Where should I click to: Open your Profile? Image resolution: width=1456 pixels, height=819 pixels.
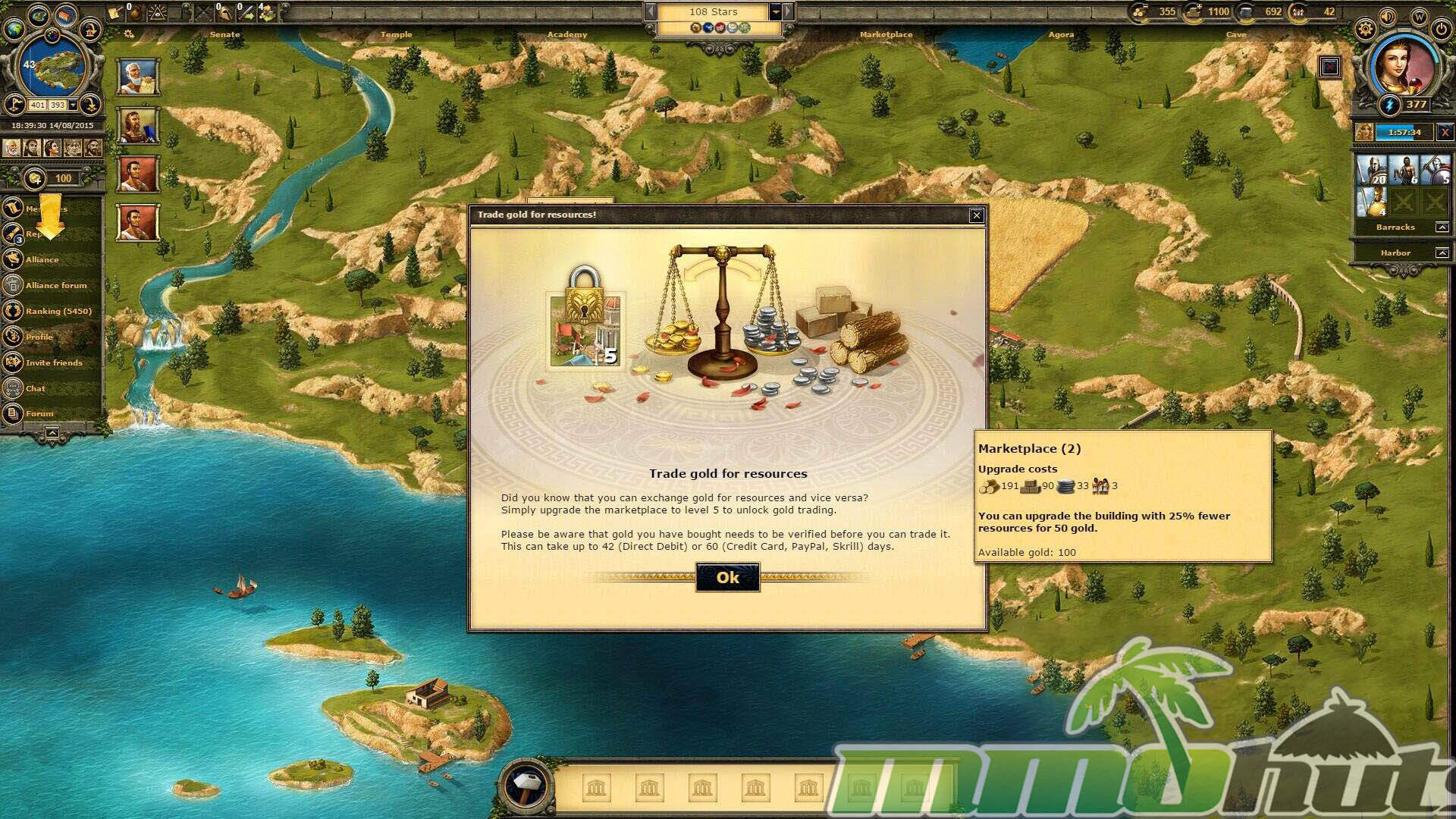pyautogui.click(x=39, y=337)
